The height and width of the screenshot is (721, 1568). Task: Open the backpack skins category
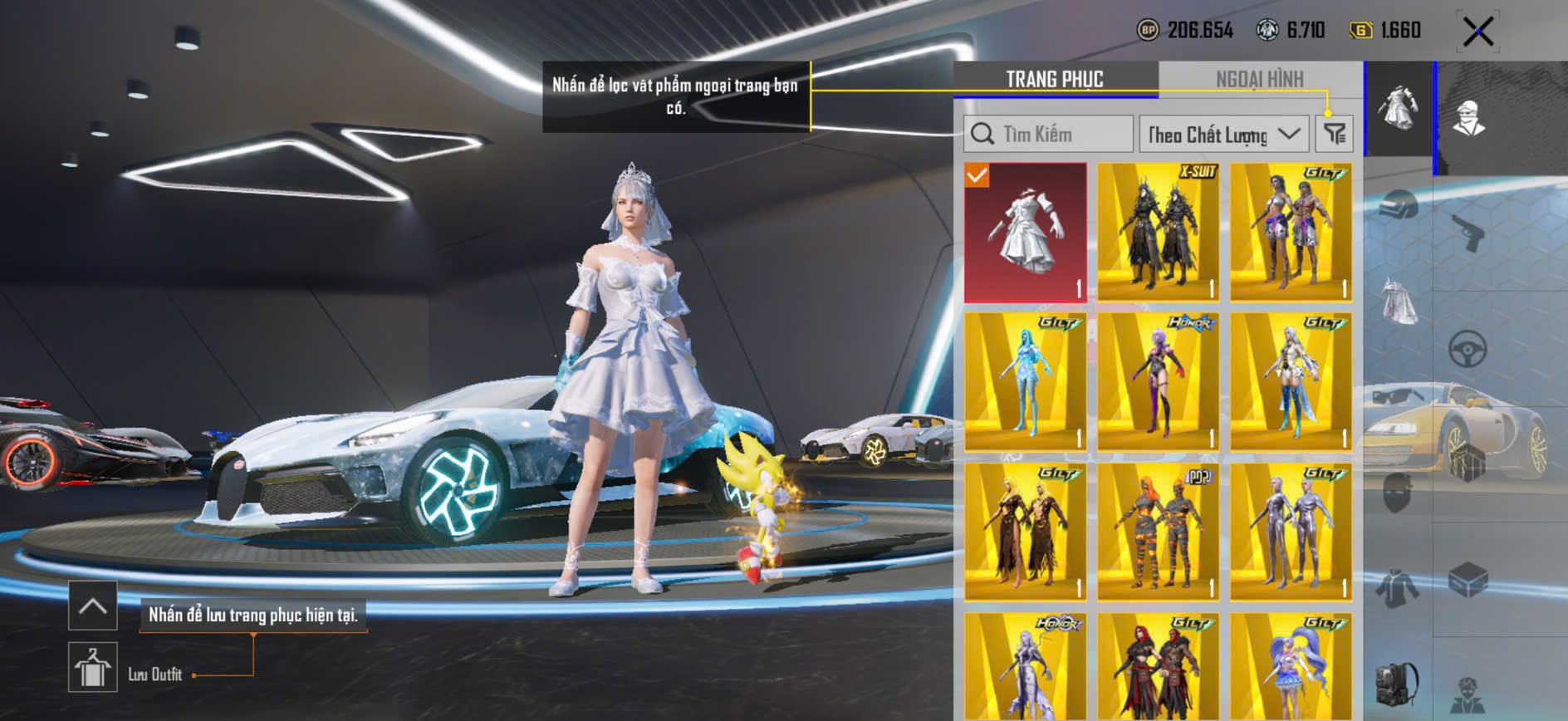(x=1399, y=683)
